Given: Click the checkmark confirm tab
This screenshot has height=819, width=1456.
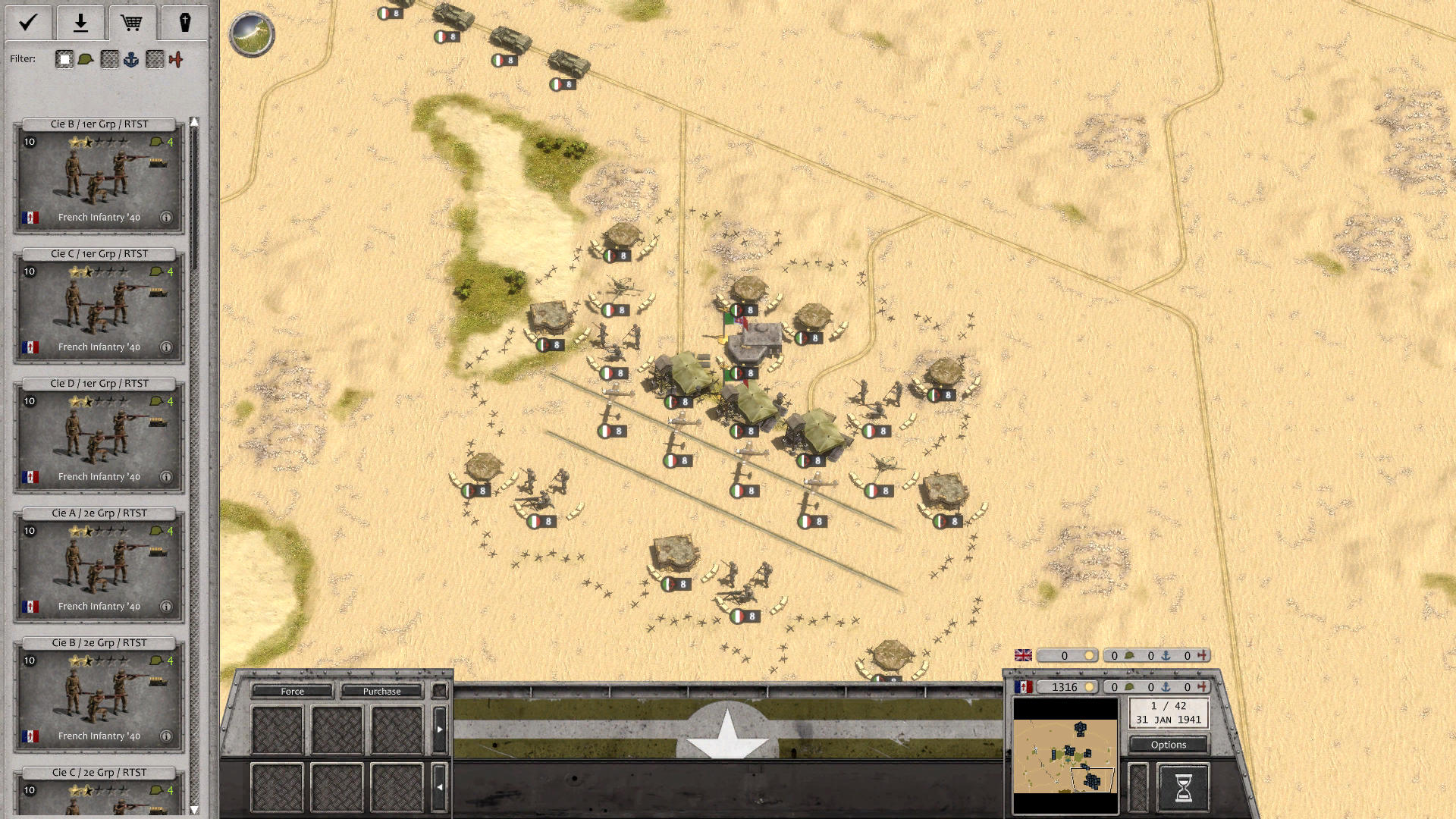Looking at the screenshot, I should pyautogui.click(x=27, y=23).
